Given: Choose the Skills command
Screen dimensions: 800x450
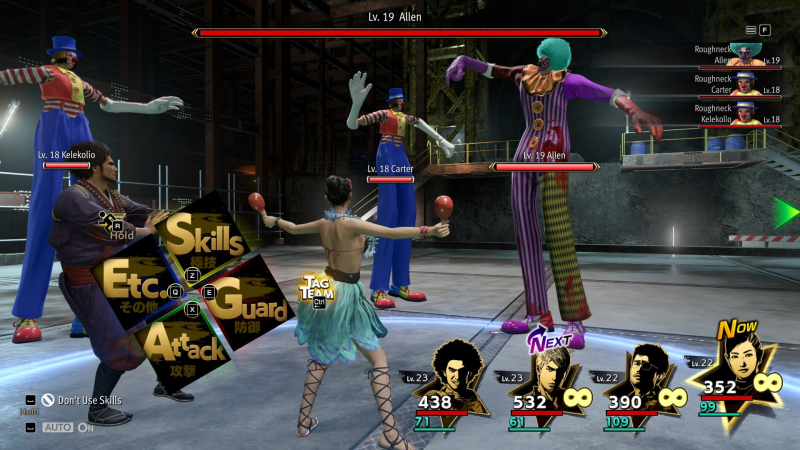Looking at the screenshot, I should 205,239.
